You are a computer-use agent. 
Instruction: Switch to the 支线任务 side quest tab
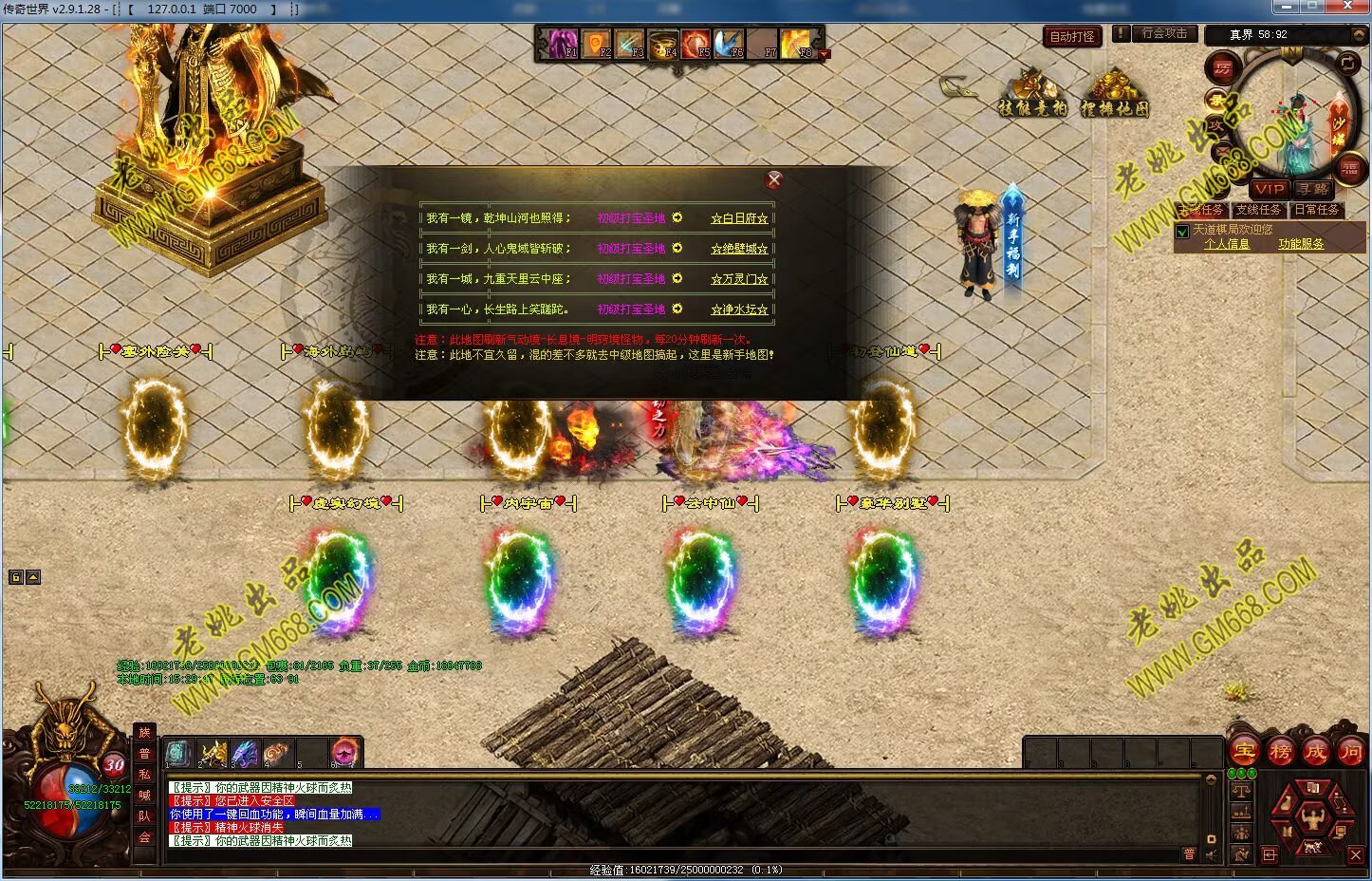1258,210
